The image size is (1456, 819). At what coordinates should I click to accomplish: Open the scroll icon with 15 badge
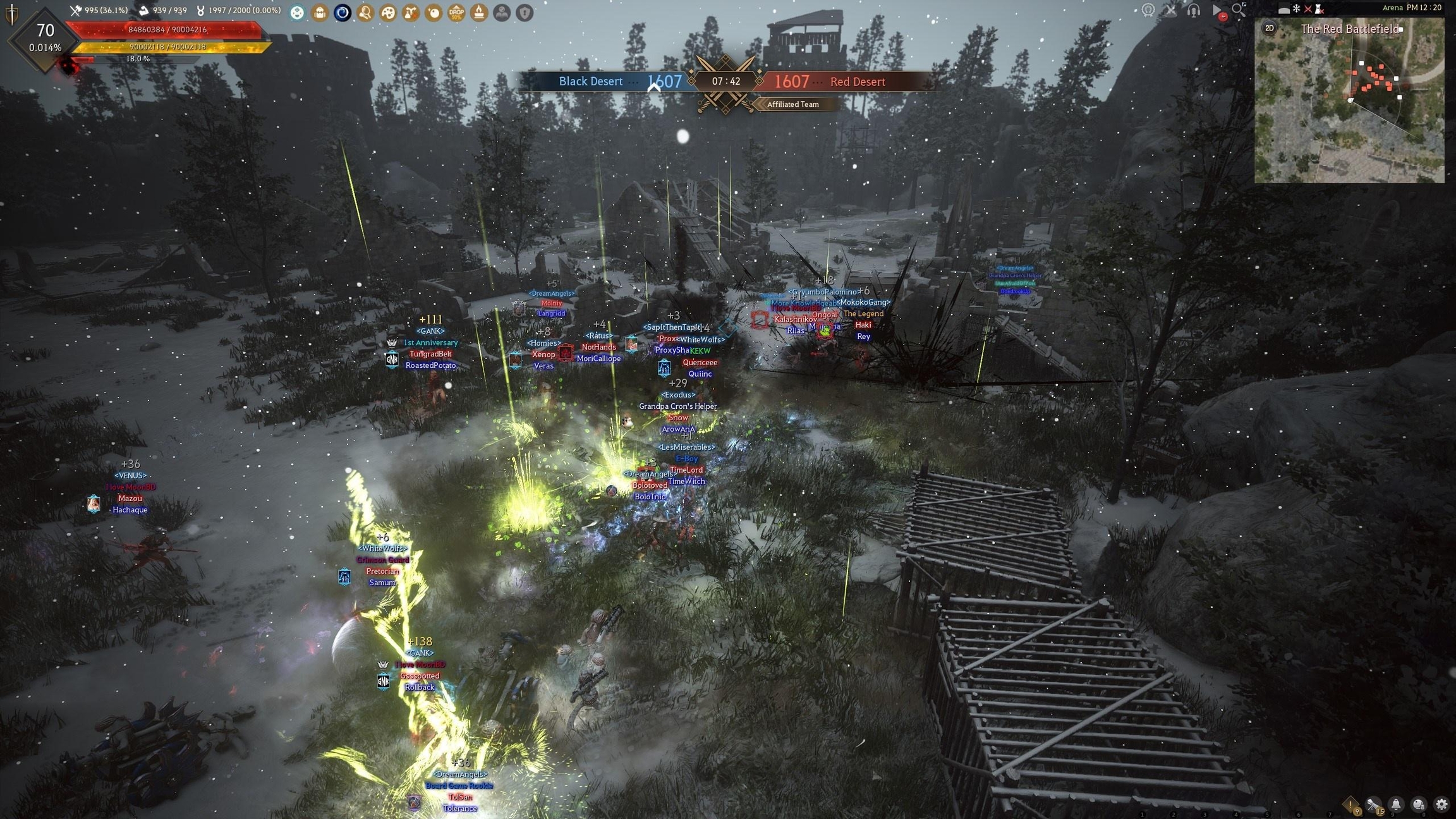point(1373,804)
